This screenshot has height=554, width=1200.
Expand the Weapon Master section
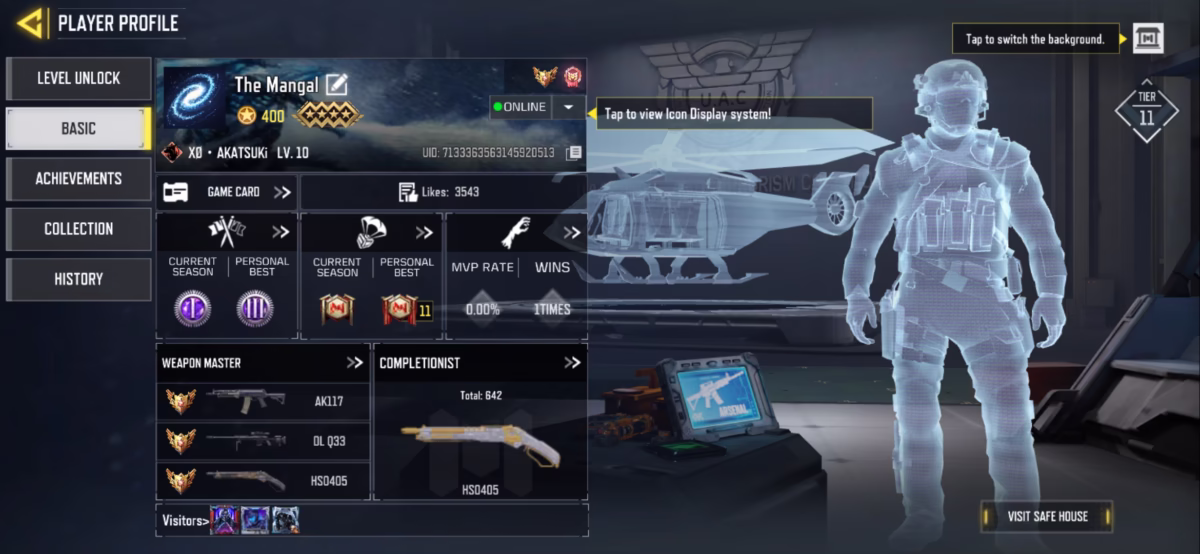[354, 363]
